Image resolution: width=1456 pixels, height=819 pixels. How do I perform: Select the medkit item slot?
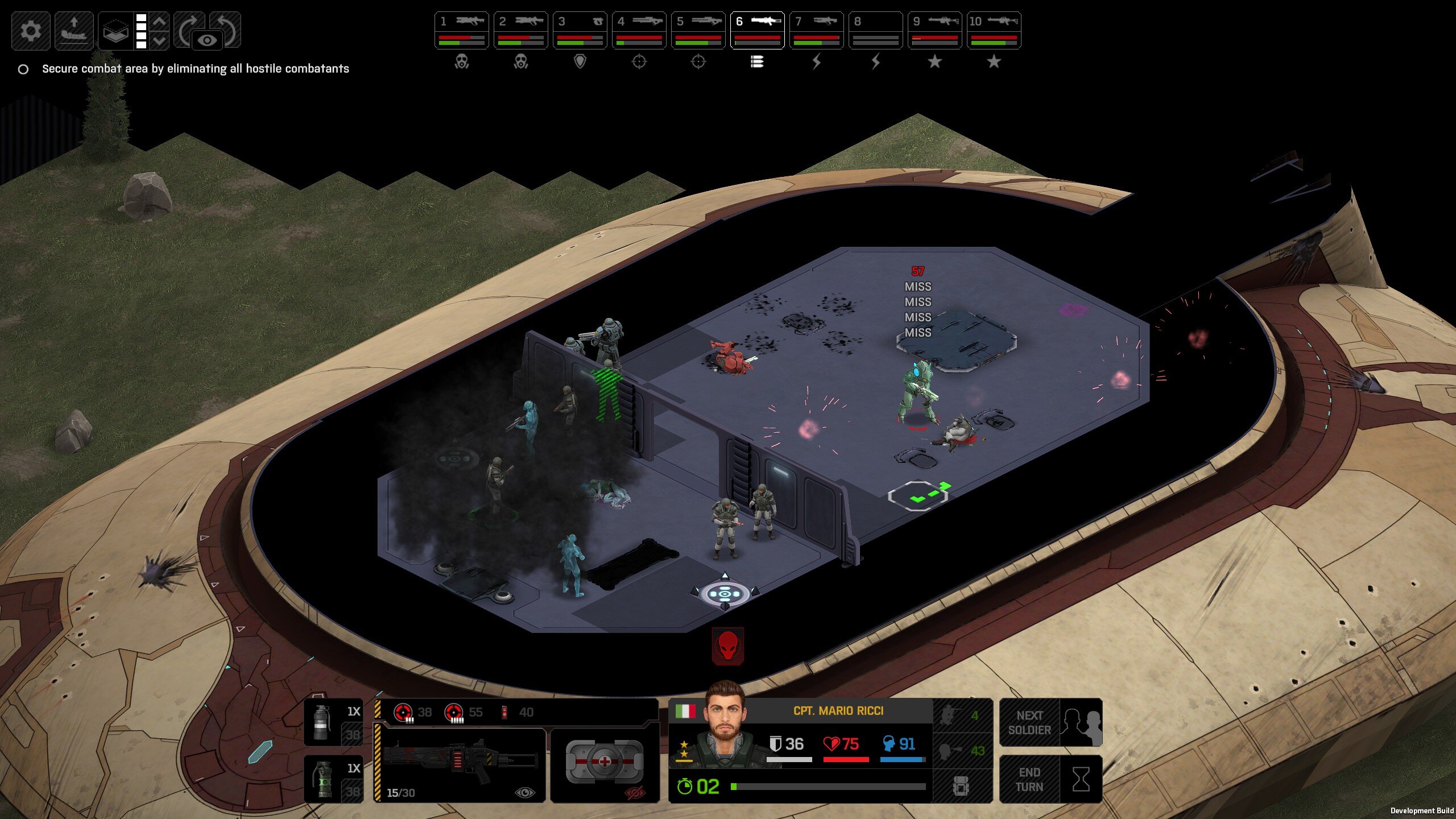(x=605, y=762)
